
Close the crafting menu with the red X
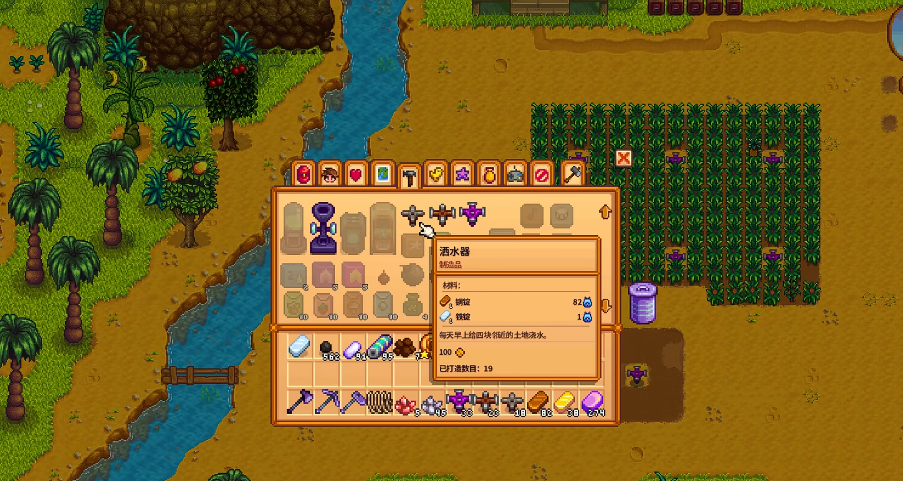tap(624, 159)
